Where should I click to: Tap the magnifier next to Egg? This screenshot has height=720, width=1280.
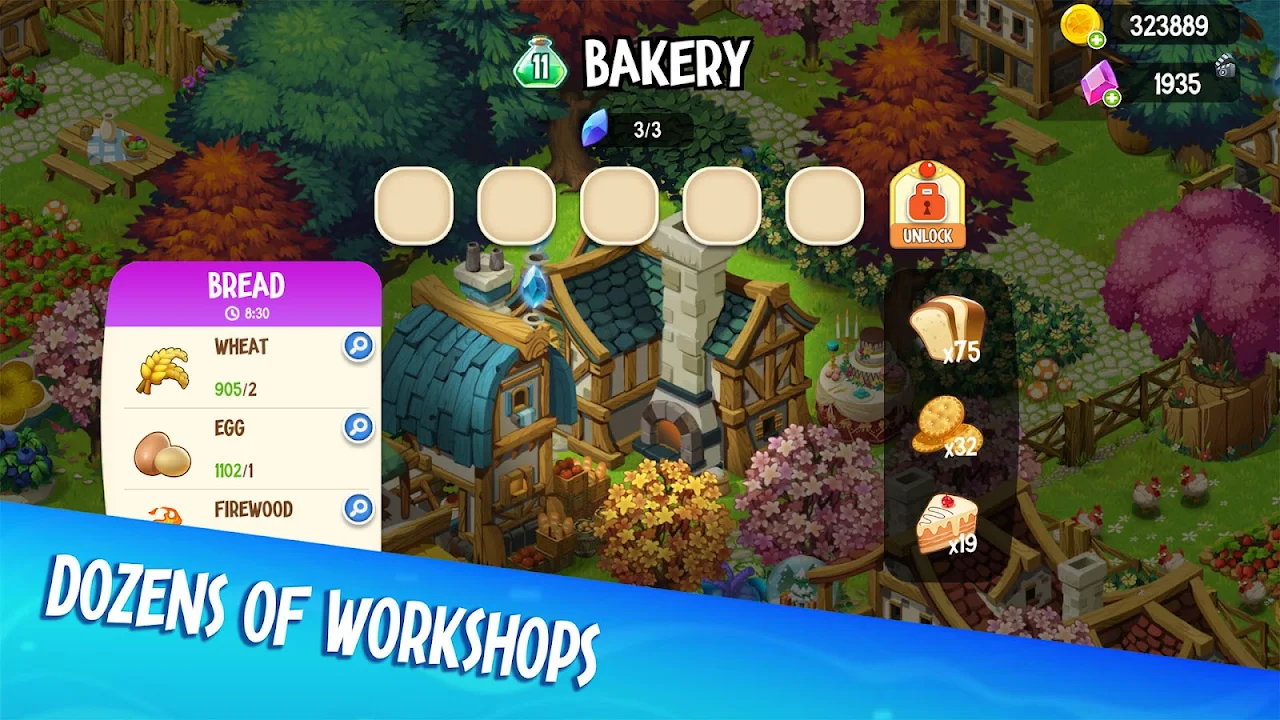point(358,427)
